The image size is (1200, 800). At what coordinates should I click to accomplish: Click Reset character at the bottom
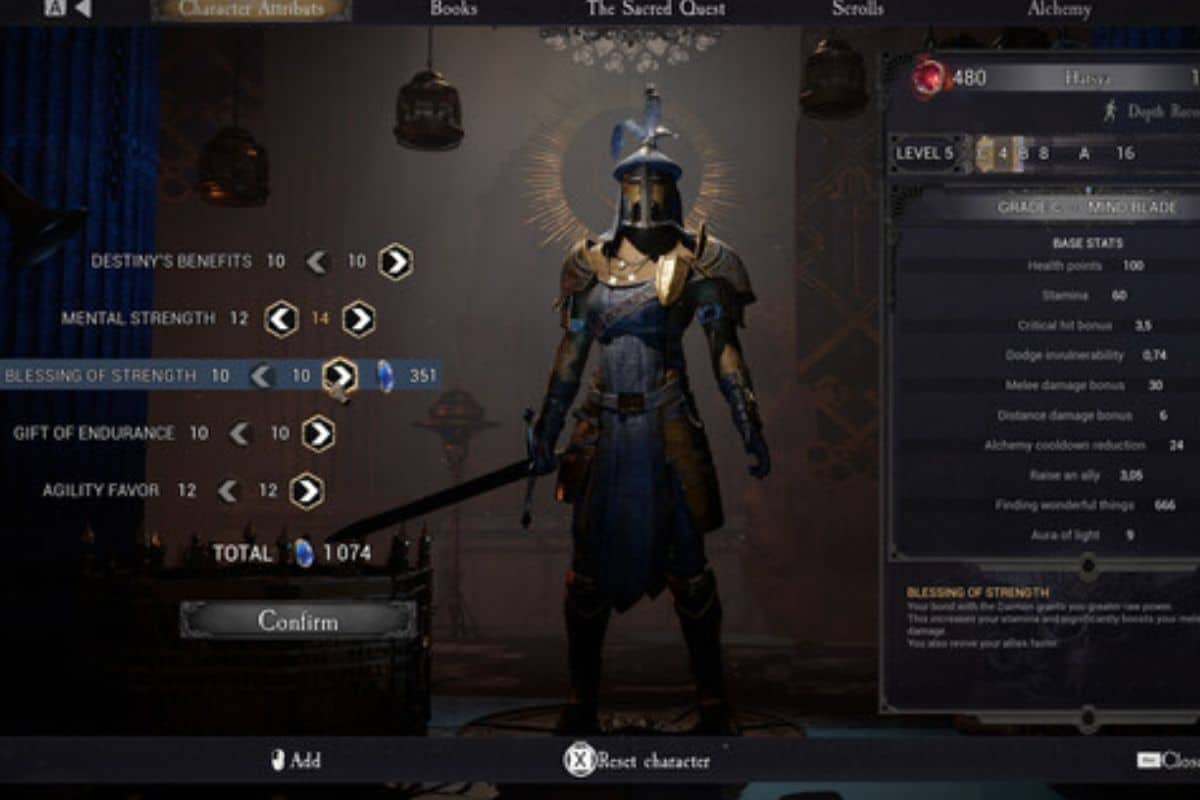click(640, 760)
